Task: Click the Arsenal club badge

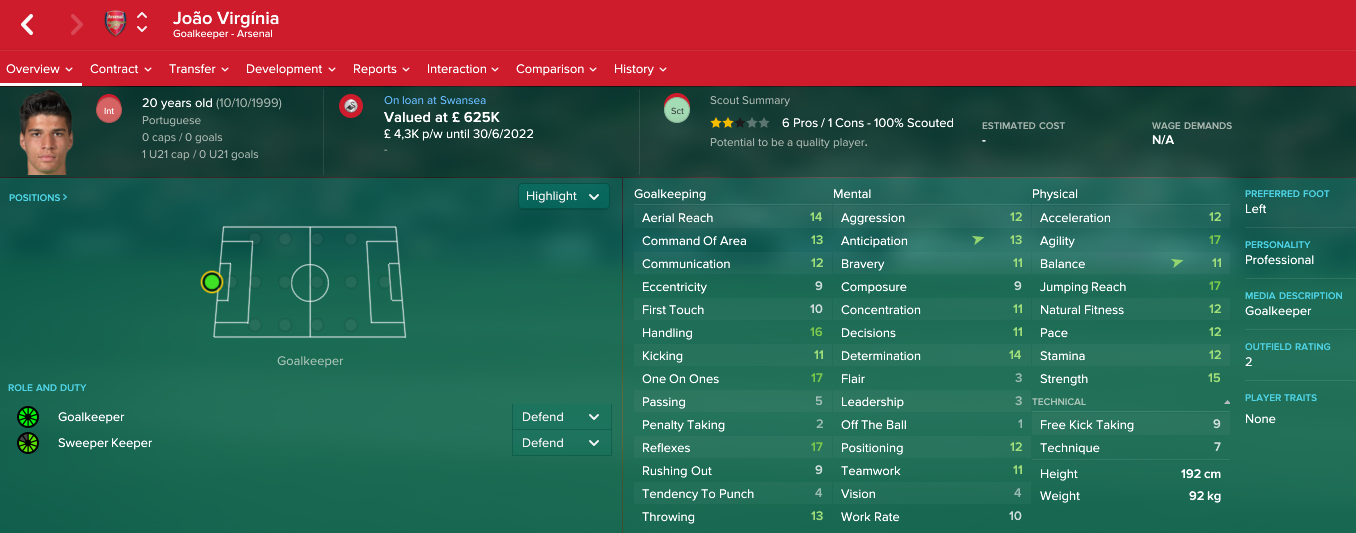Action: tap(115, 24)
